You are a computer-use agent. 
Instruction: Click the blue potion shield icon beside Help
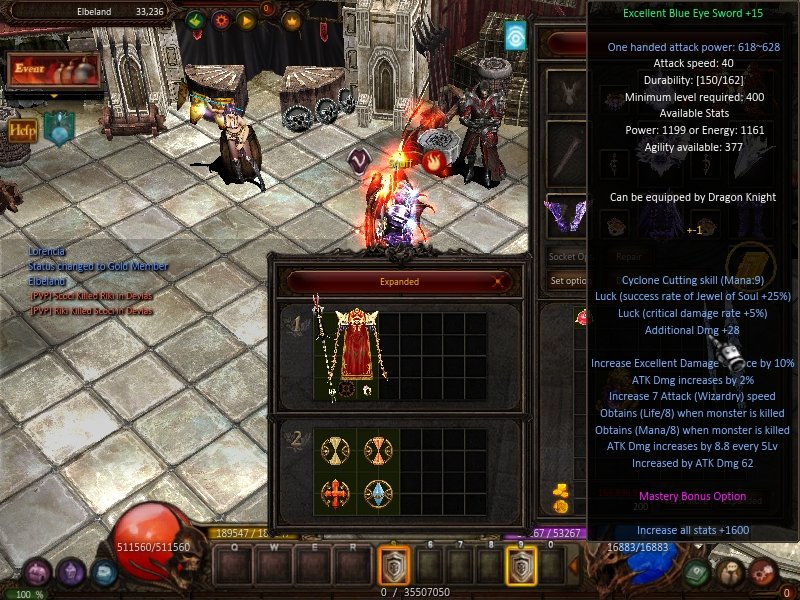pos(58,130)
